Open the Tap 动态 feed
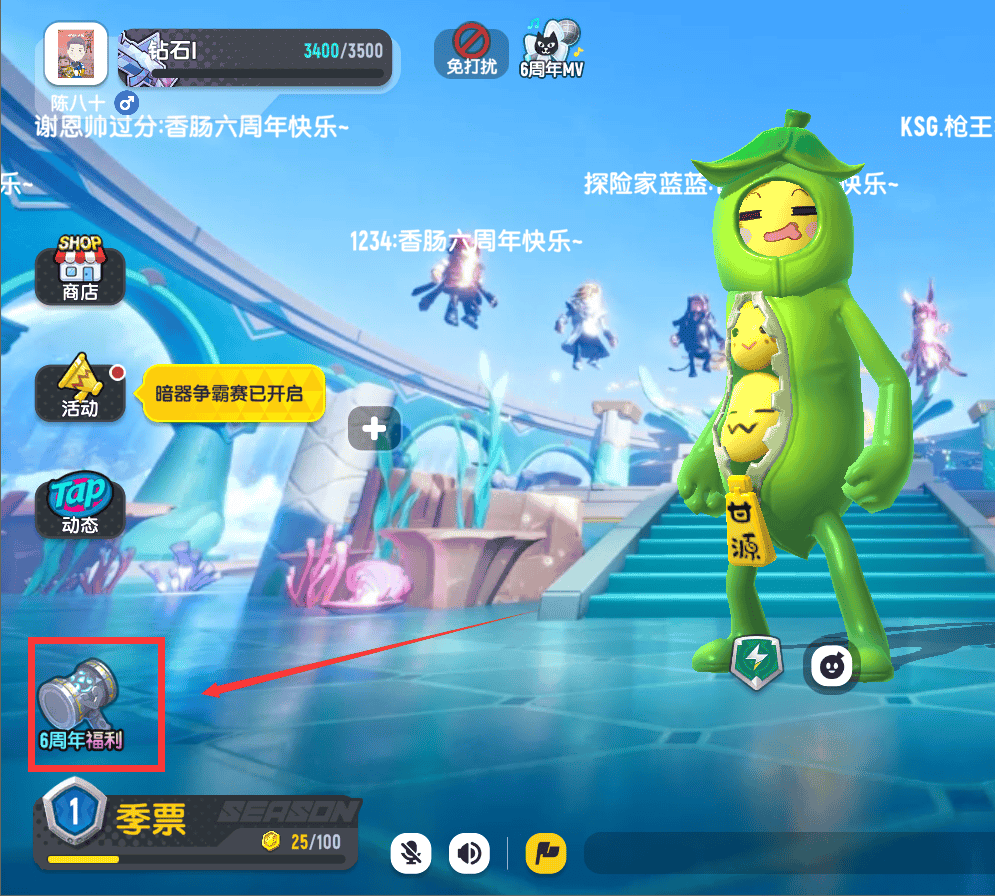995x896 pixels. coord(80,507)
